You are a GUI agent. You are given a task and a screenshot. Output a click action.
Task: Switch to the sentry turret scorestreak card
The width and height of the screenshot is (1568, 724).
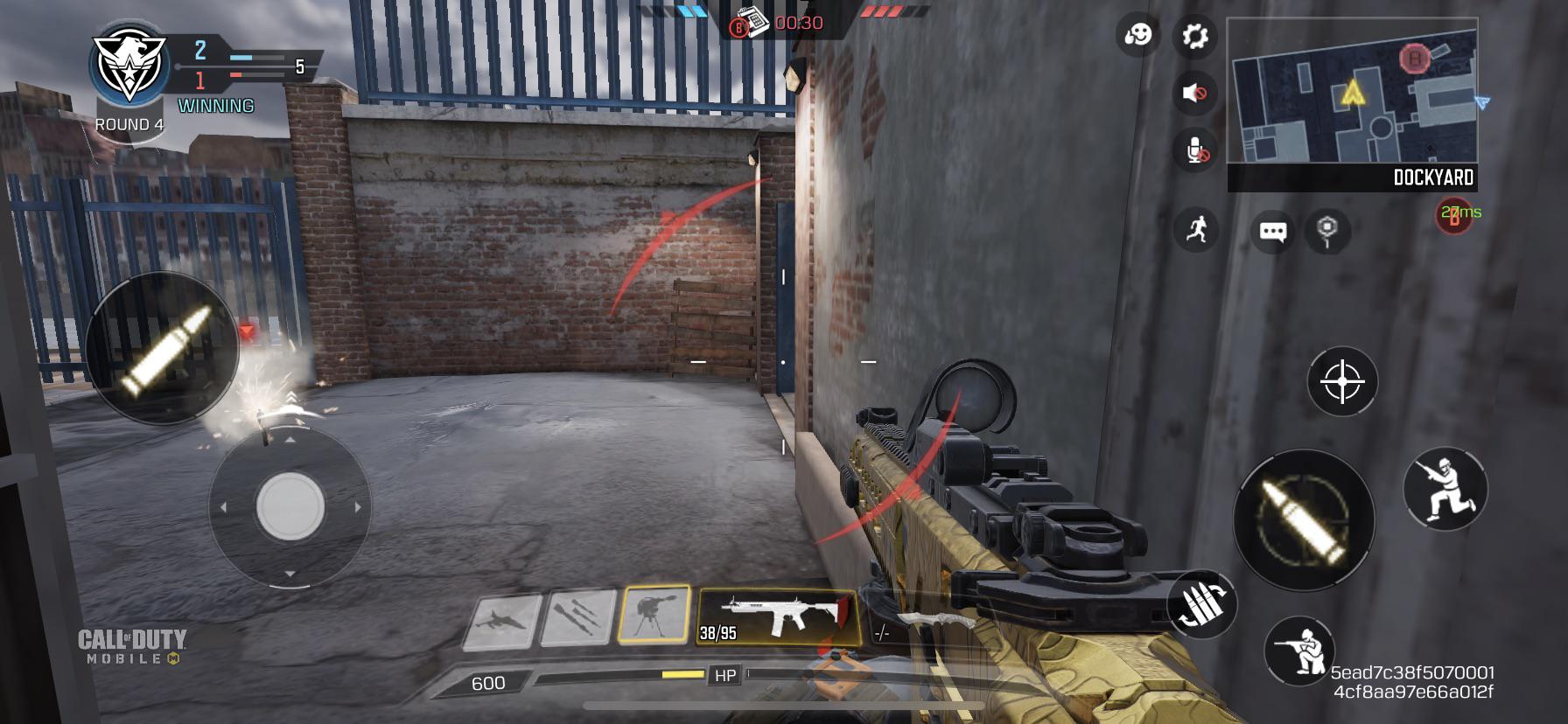click(655, 615)
